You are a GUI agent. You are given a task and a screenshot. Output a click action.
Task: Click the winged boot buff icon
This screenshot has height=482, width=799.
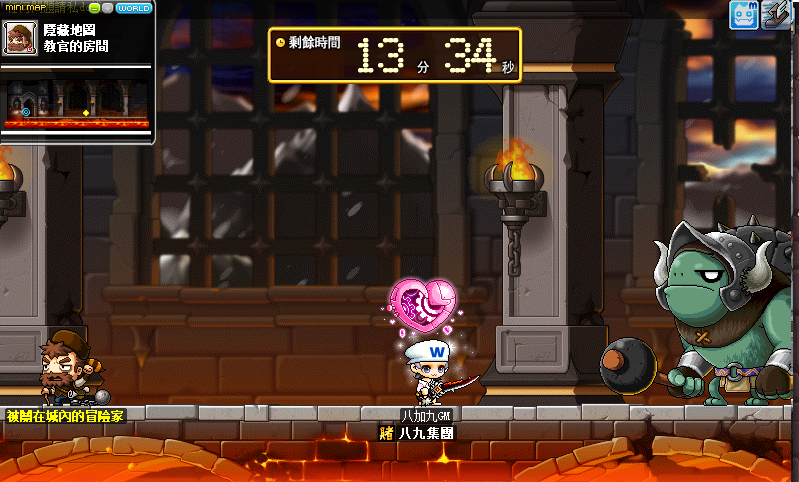coord(777,14)
